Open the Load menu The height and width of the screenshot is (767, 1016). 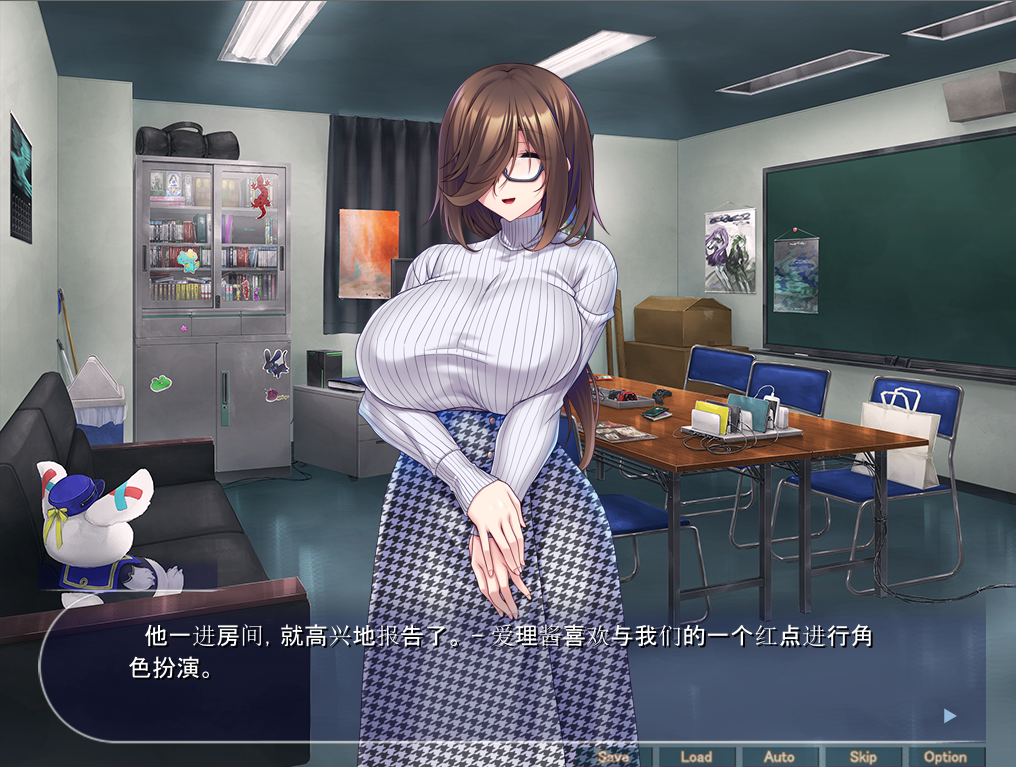[696, 757]
